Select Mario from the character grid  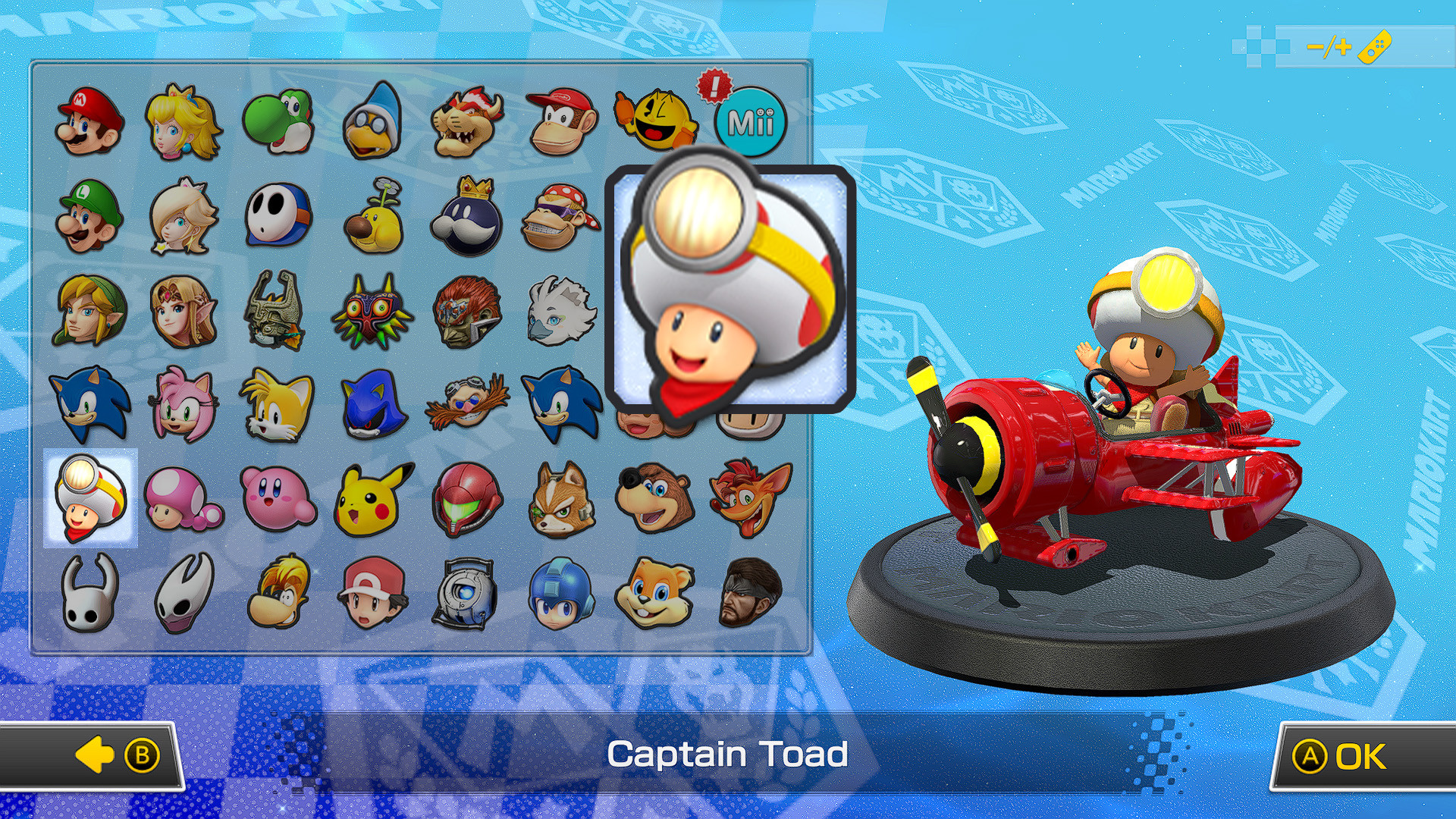(86, 121)
